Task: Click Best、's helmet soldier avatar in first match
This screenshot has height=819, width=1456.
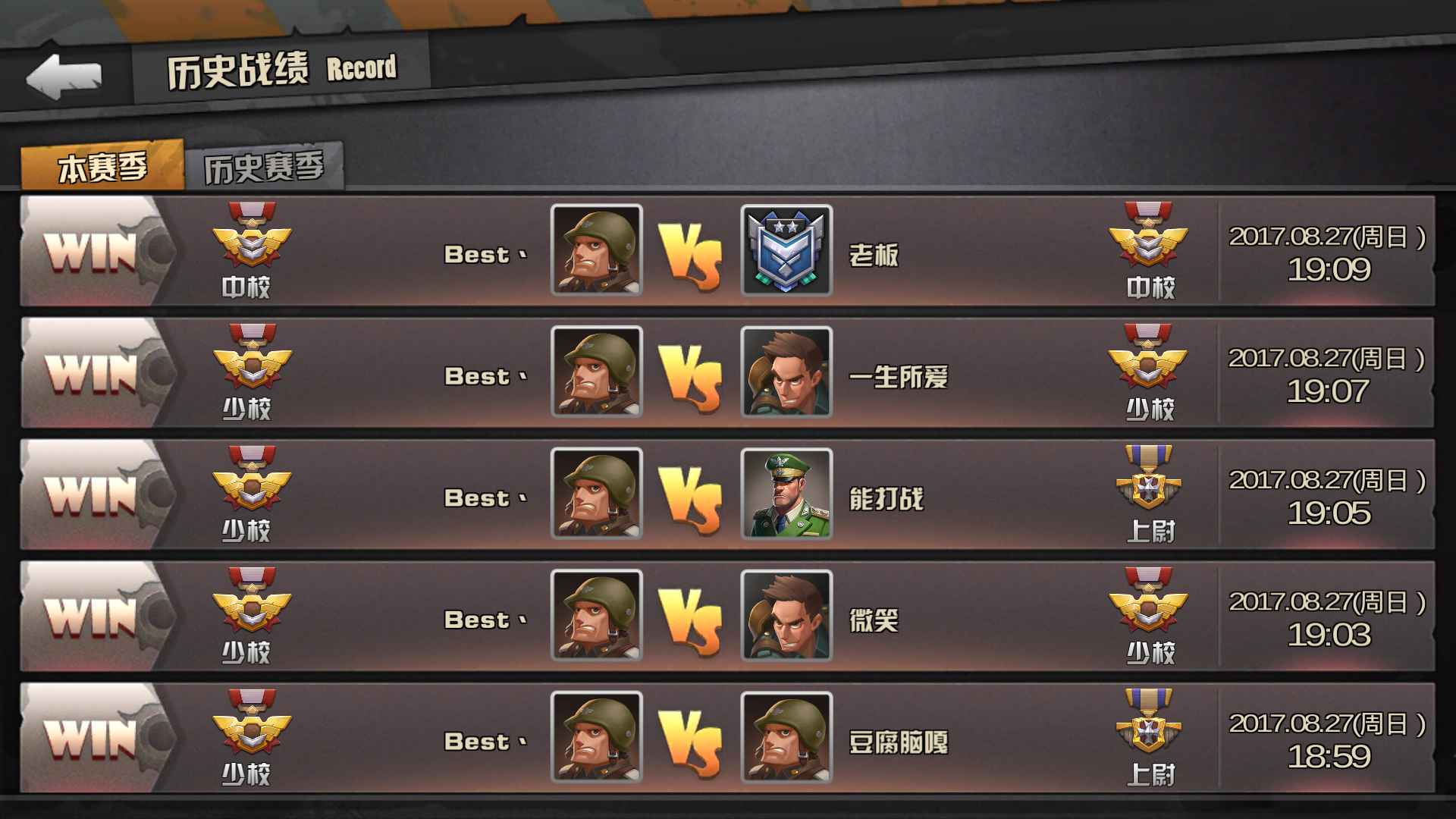Action: click(x=597, y=253)
